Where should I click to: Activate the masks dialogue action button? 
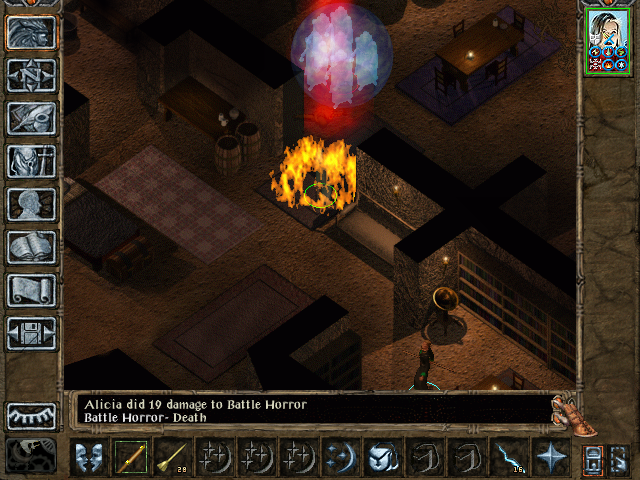point(90,457)
